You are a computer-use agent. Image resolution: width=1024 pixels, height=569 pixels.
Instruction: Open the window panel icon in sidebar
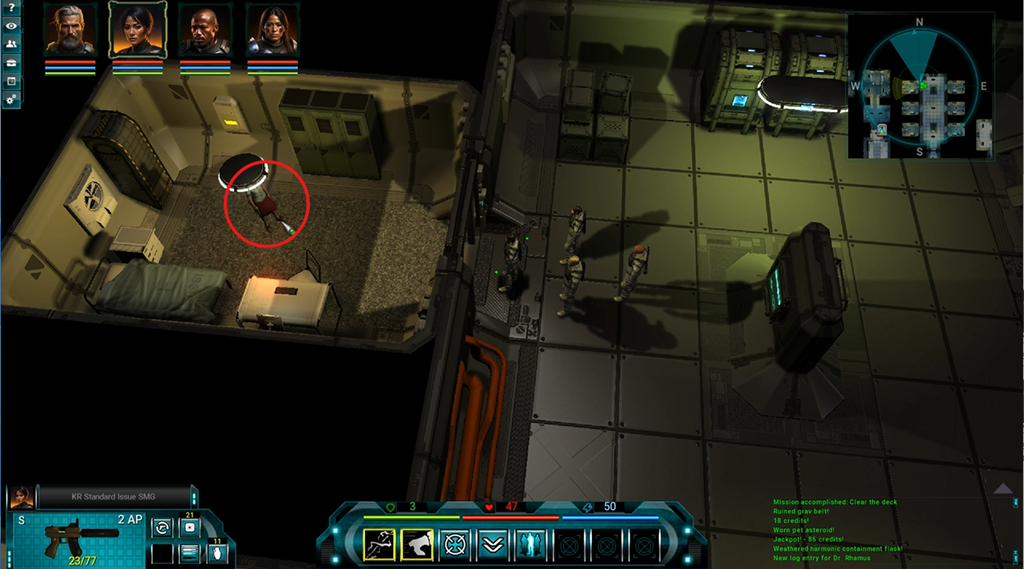pyautogui.click(x=11, y=80)
